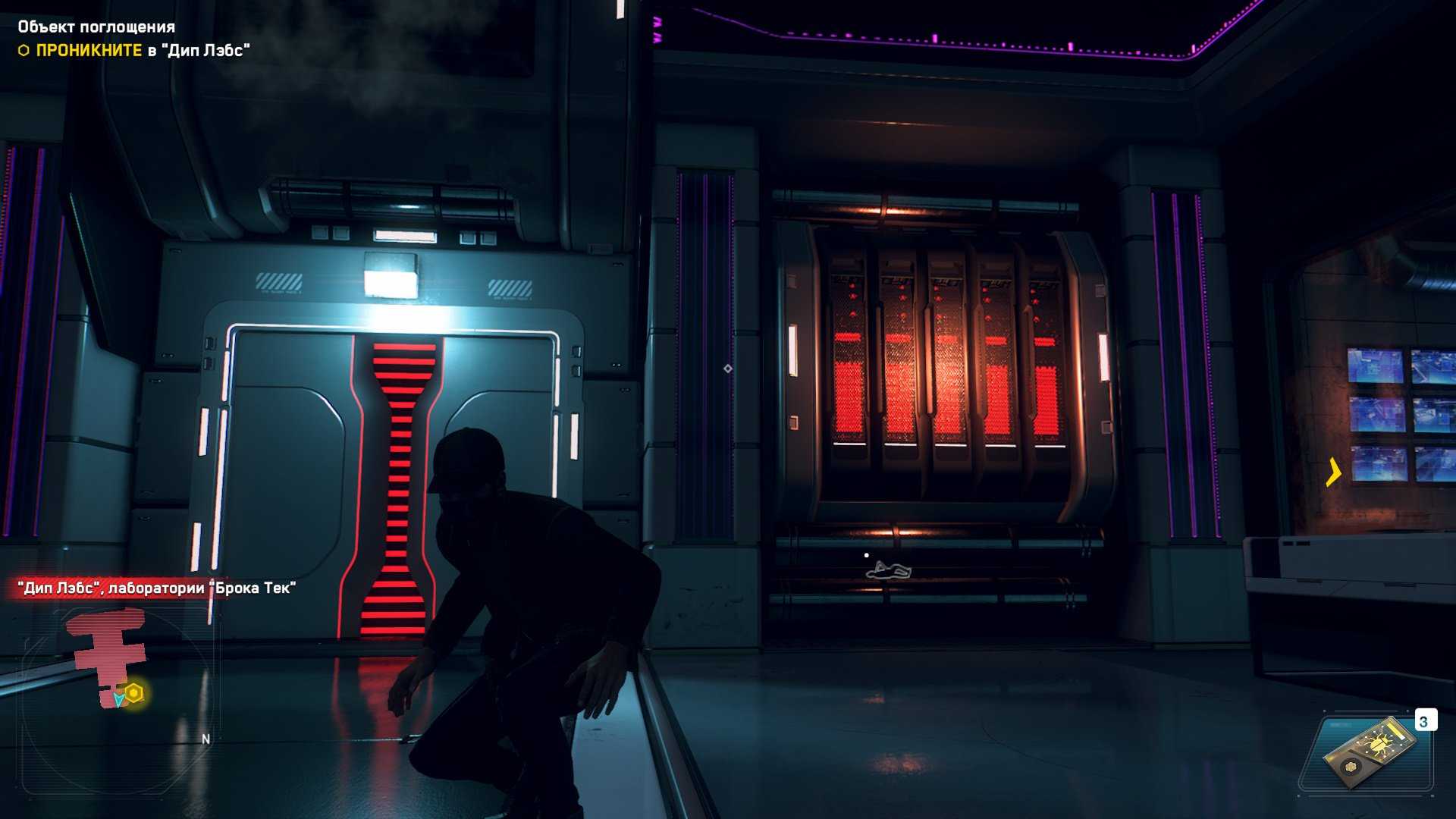The image size is (1456, 819).
Task: Click the "Дип Лэбс" location name label
Action: (x=156, y=588)
